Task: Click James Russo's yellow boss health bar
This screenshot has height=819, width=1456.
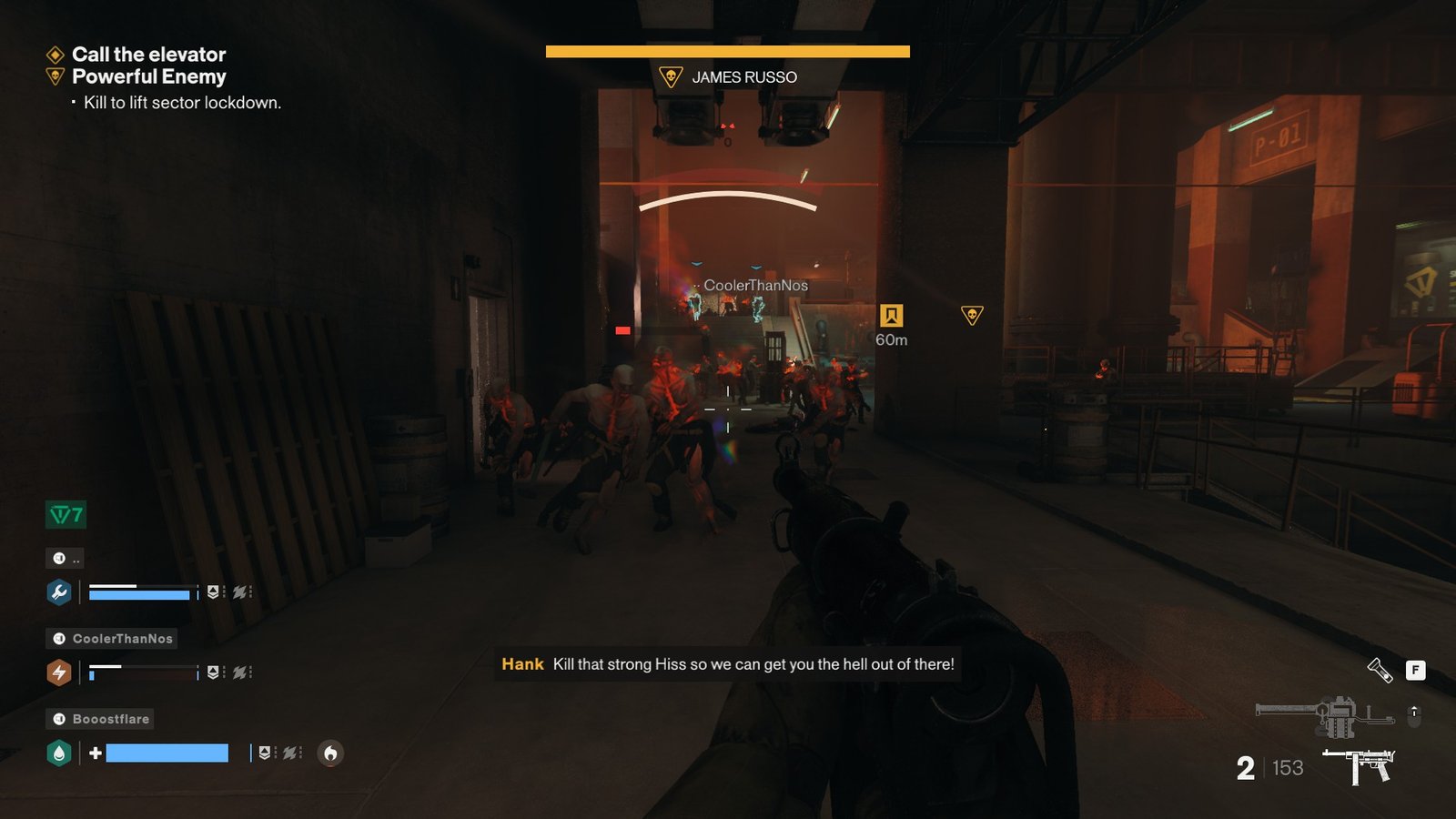Action: [x=727, y=52]
